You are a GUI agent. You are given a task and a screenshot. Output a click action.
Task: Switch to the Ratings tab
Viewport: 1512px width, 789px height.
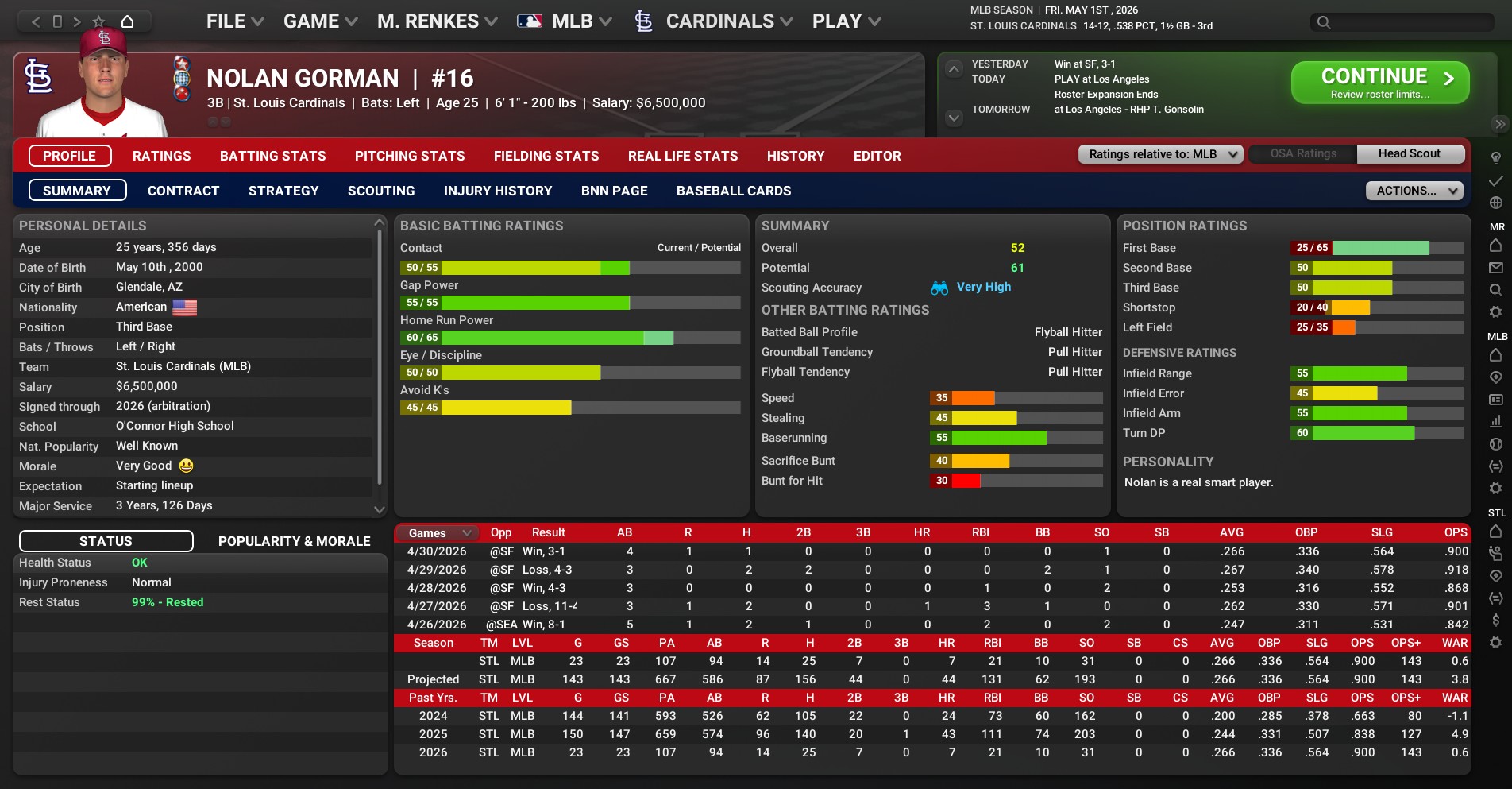point(161,156)
